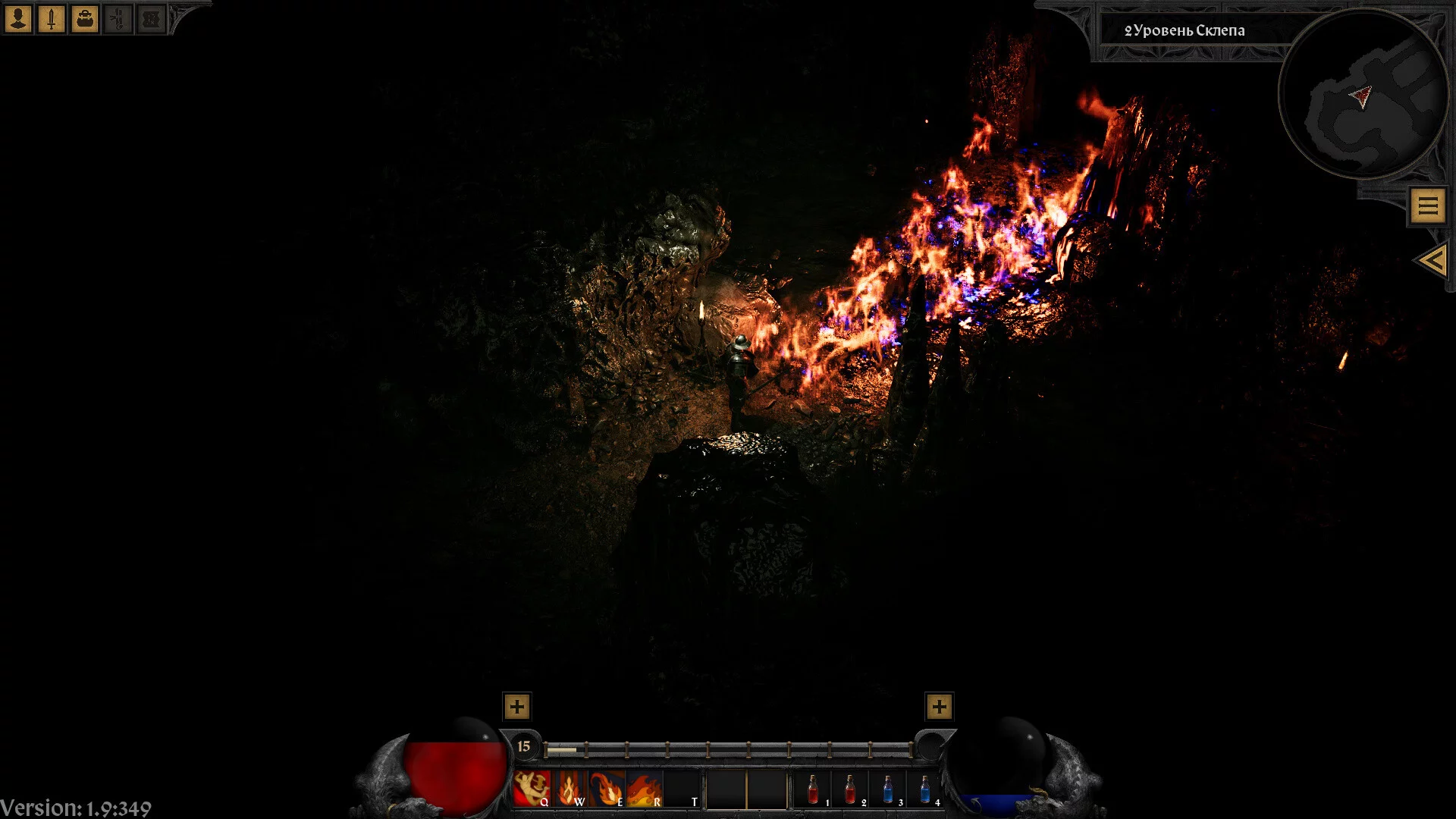This screenshot has height=819, width=1456.
Task: Use the red health potion in slot 1
Action: pyautogui.click(x=813, y=789)
